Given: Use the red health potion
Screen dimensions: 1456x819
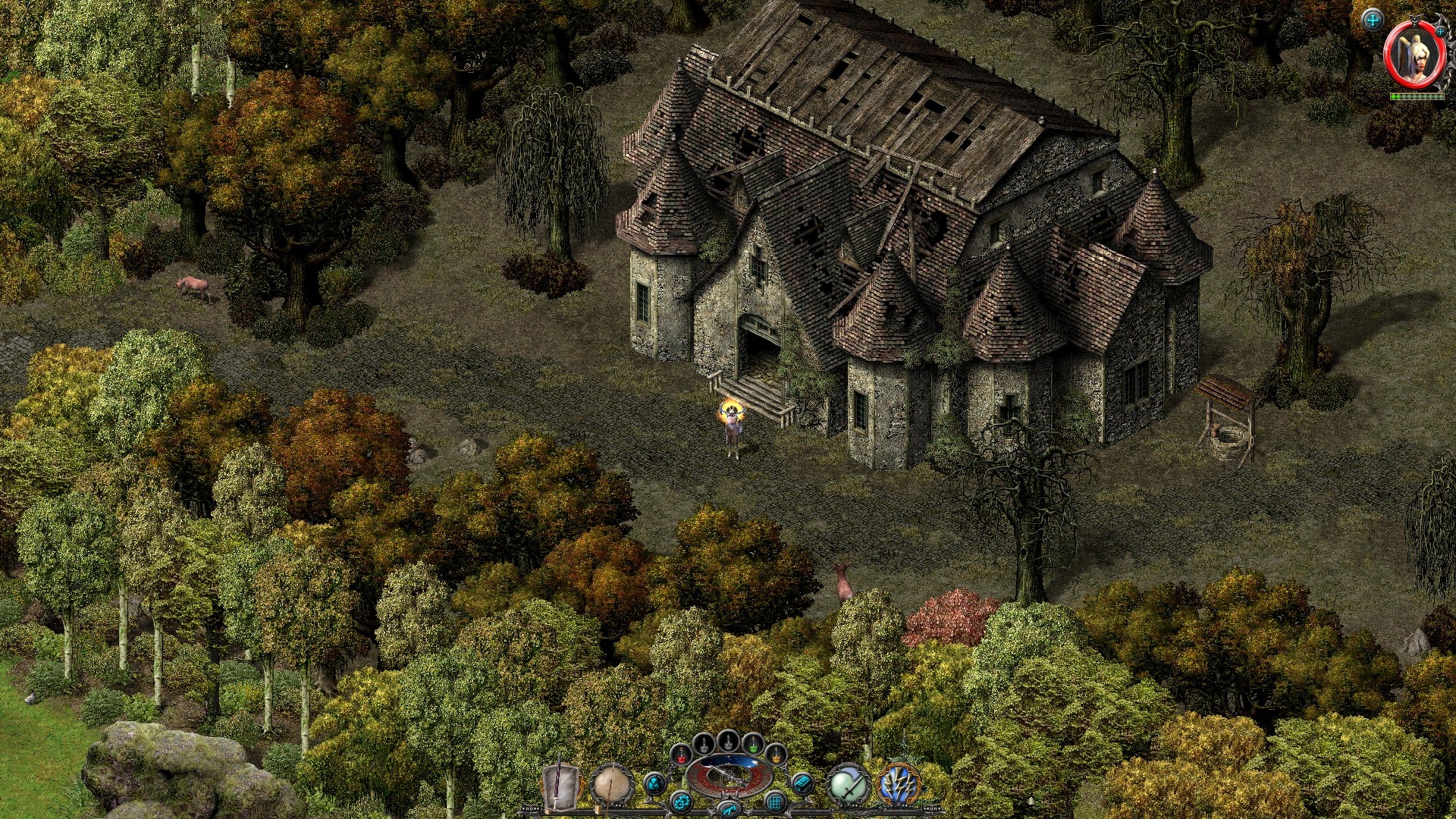Looking at the screenshot, I should click(682, 755).
